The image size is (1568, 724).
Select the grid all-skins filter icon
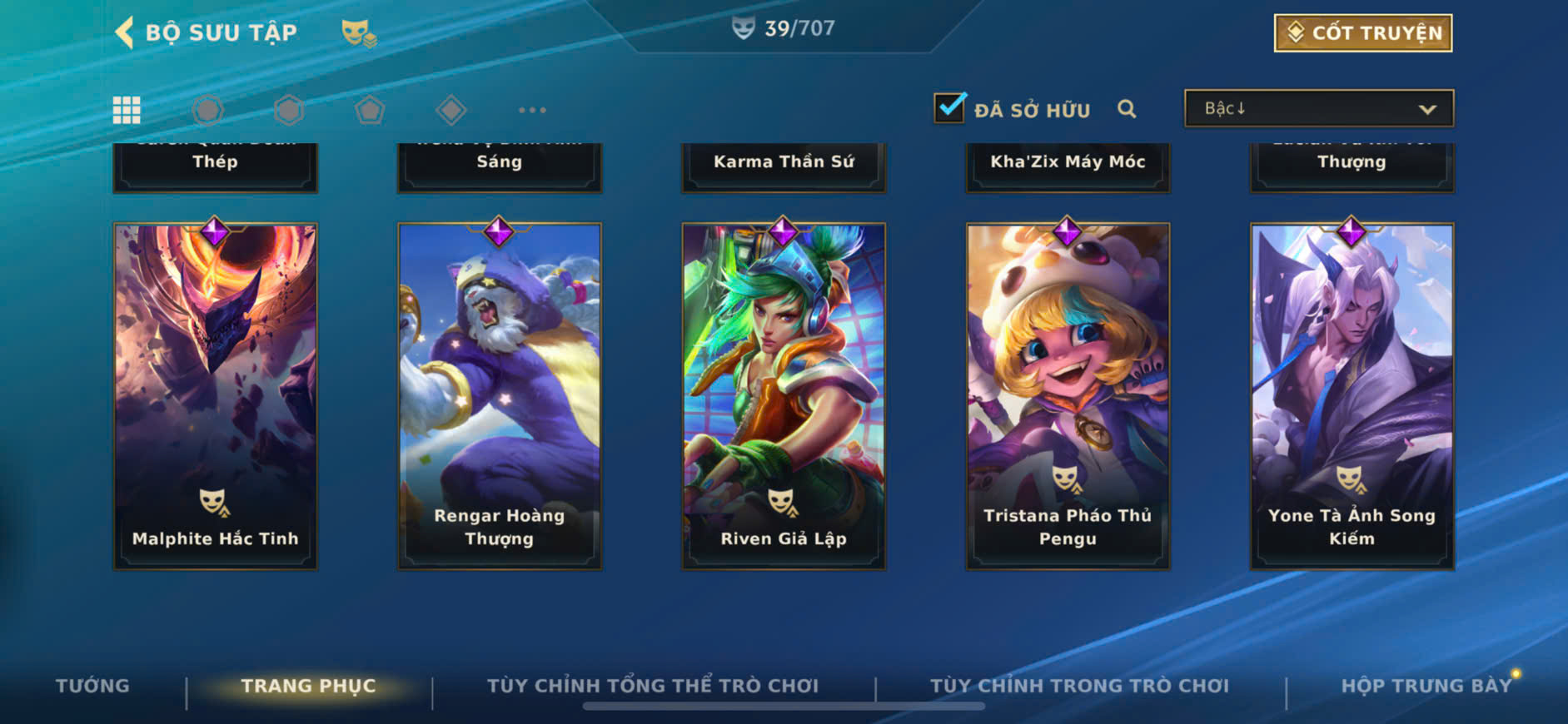coord(127,110)
